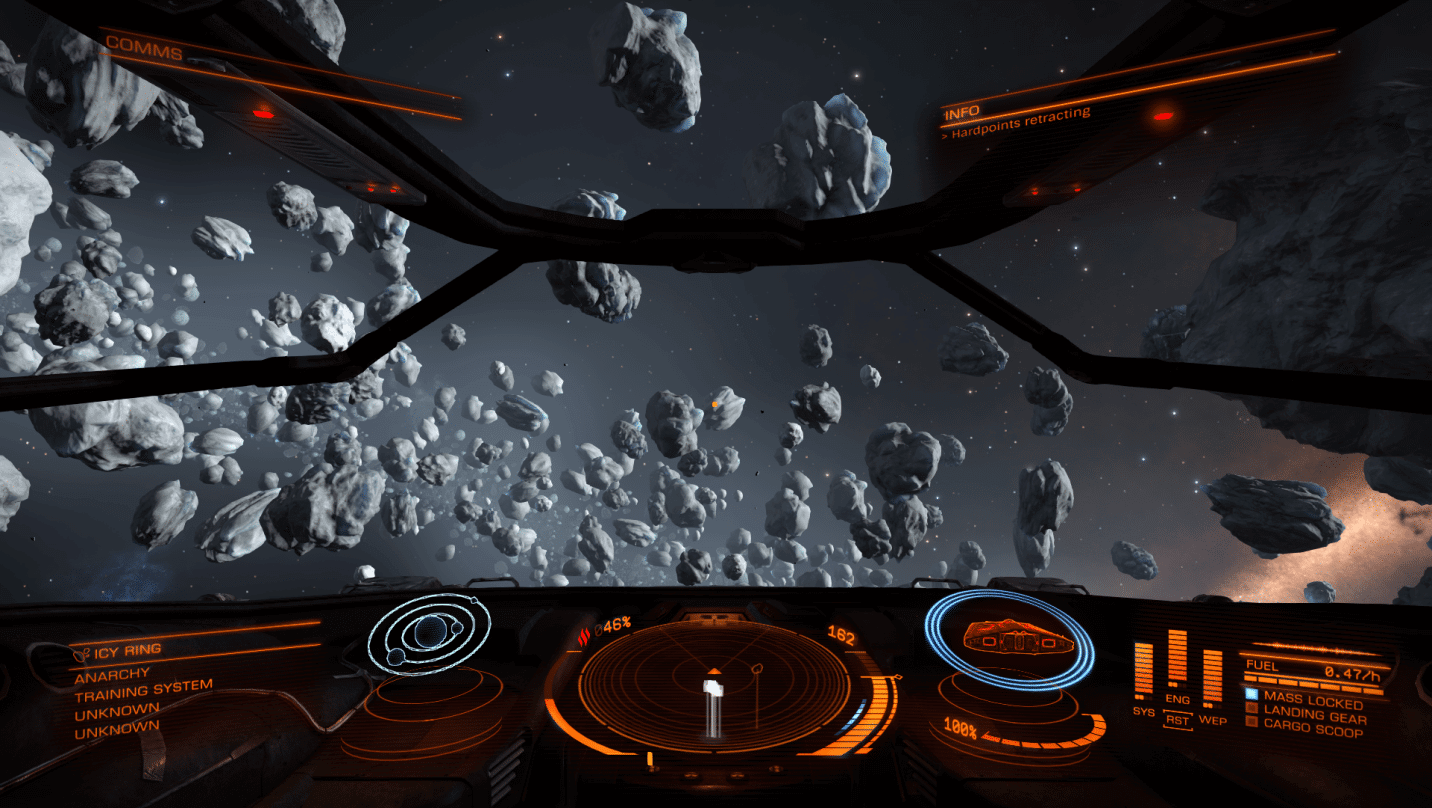Select the ship status hologram
The height and width of the screenshot is (808, 1432).
pos(1008,637)
